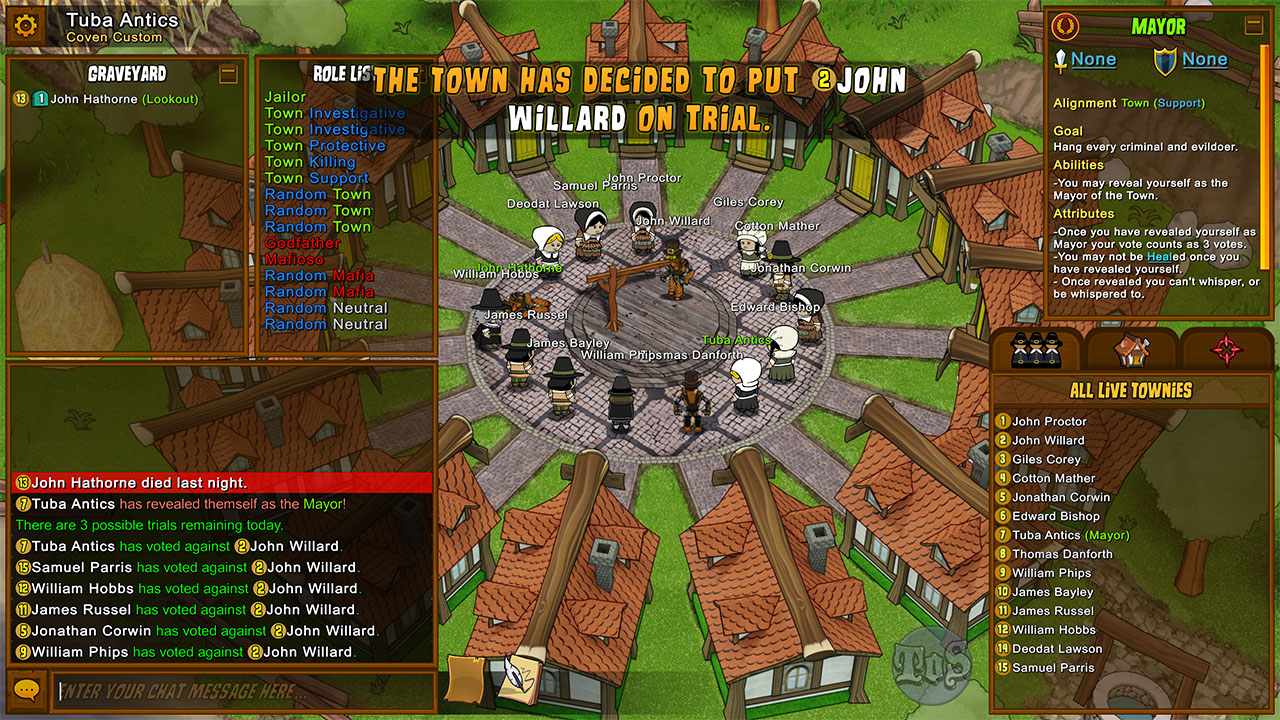Screen dimensions: 1280x720
Task: Select Samuel Parris in the player list
Action: tap(1053, 668)
